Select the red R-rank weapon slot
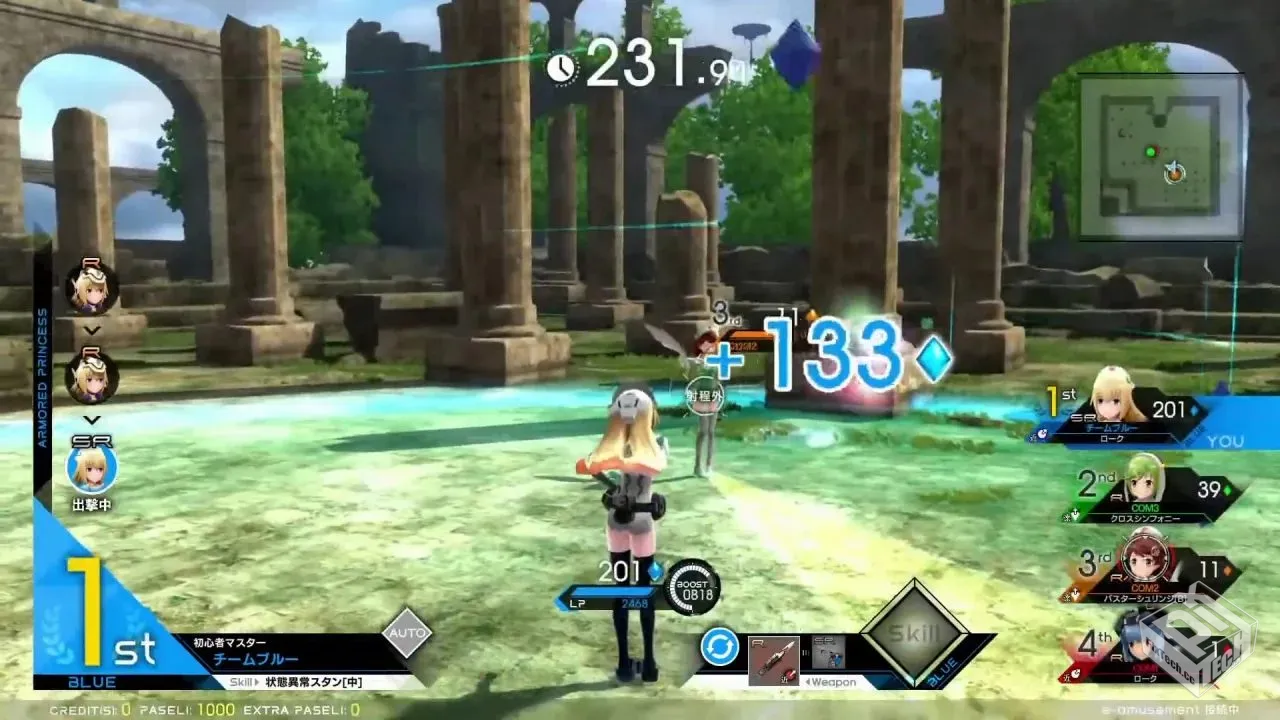Screen dimensions: 1280x720 tap(774, 660)
